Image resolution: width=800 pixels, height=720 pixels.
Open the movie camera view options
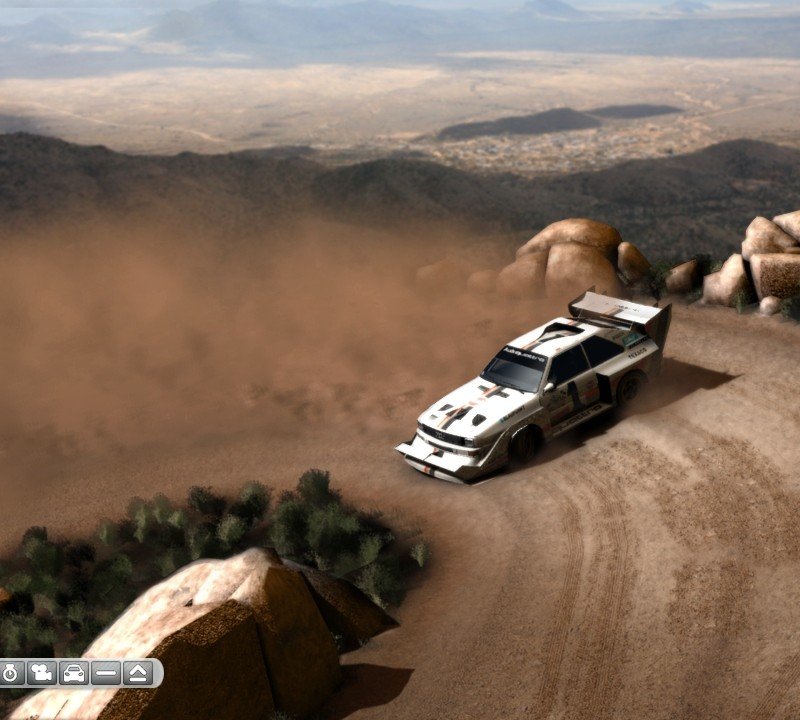tap(42, 673)
